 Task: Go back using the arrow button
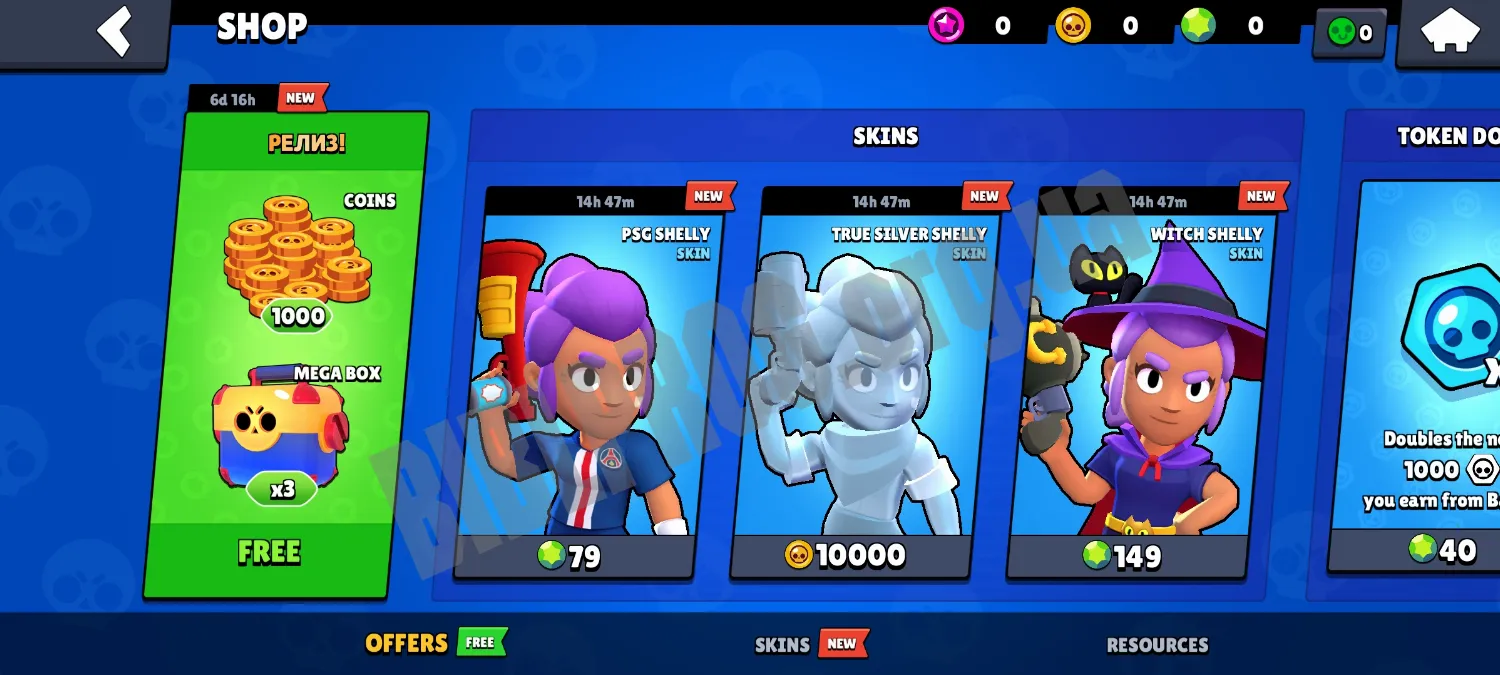point(114,31)
